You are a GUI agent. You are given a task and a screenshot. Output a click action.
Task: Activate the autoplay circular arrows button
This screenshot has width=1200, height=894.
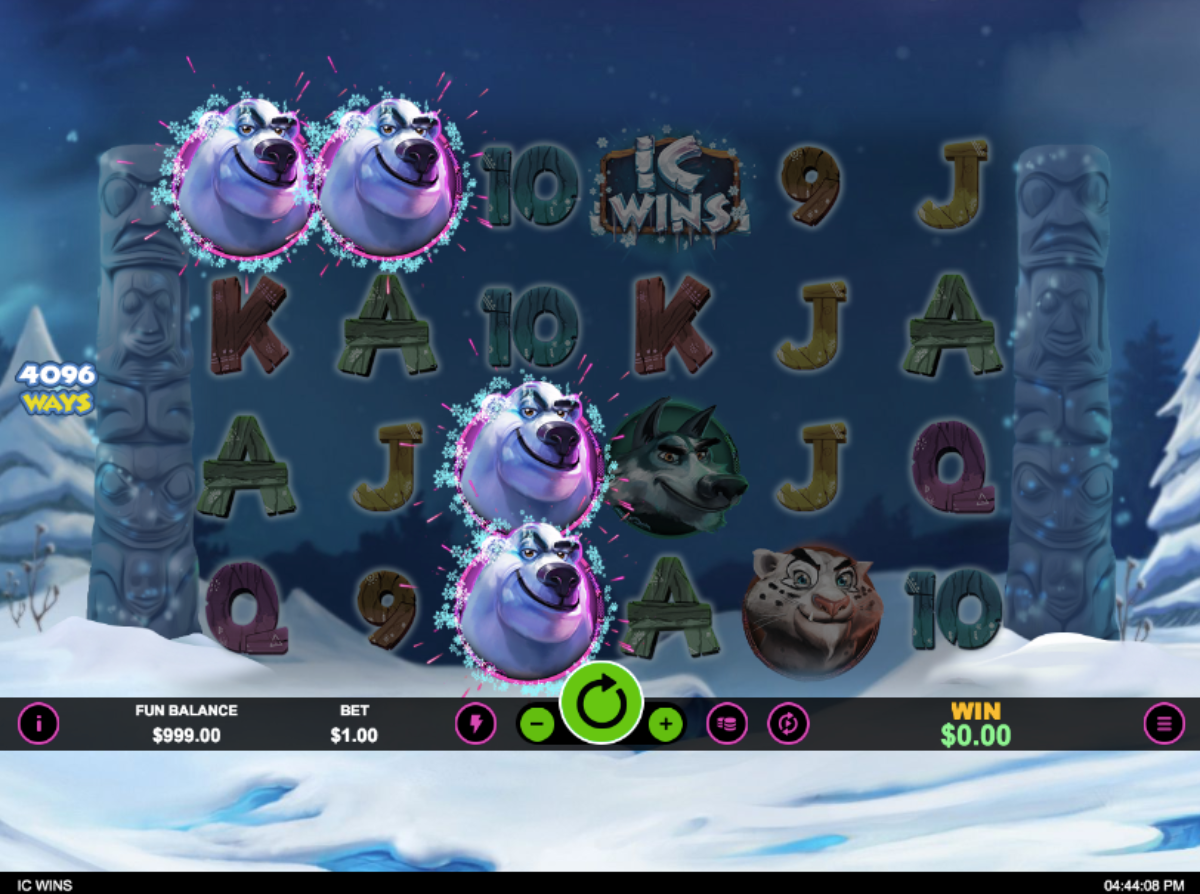click(x=788, y=723)
